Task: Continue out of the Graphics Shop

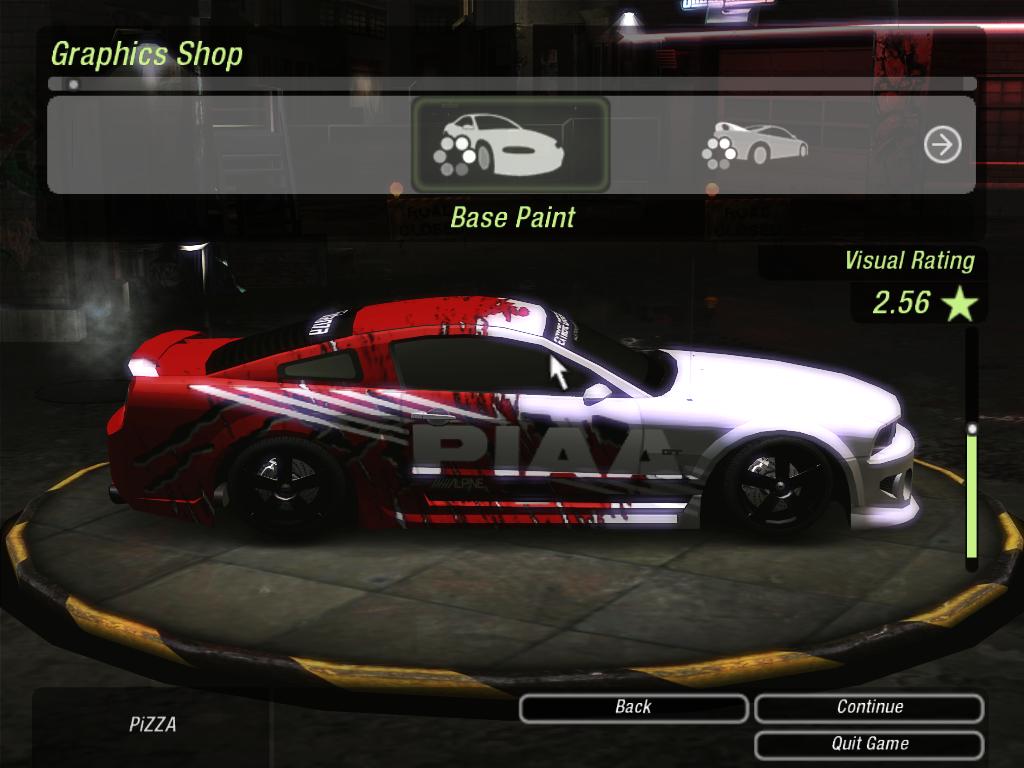Action: 869,707
